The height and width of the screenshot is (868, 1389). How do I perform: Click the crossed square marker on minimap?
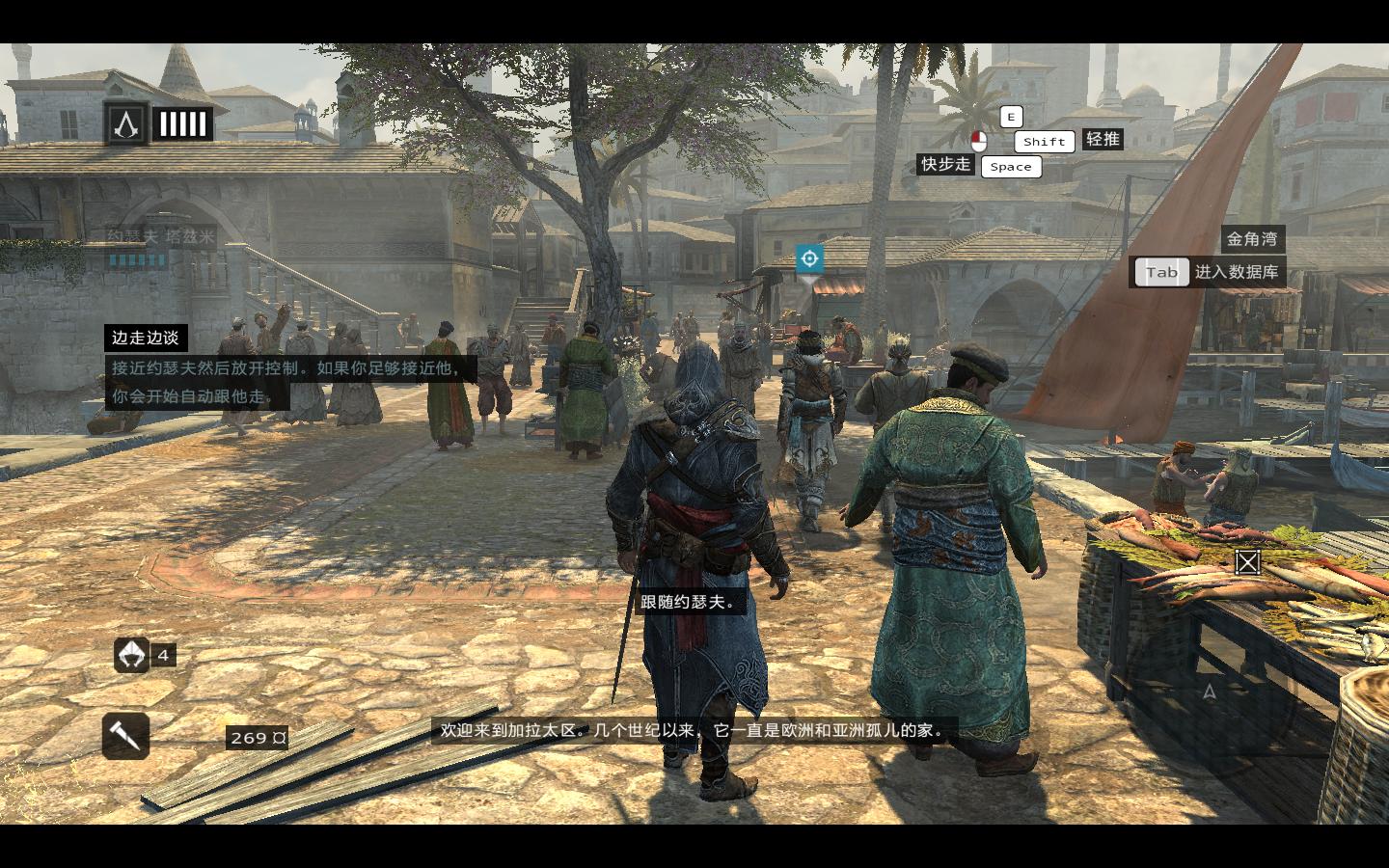(1247, 562)
